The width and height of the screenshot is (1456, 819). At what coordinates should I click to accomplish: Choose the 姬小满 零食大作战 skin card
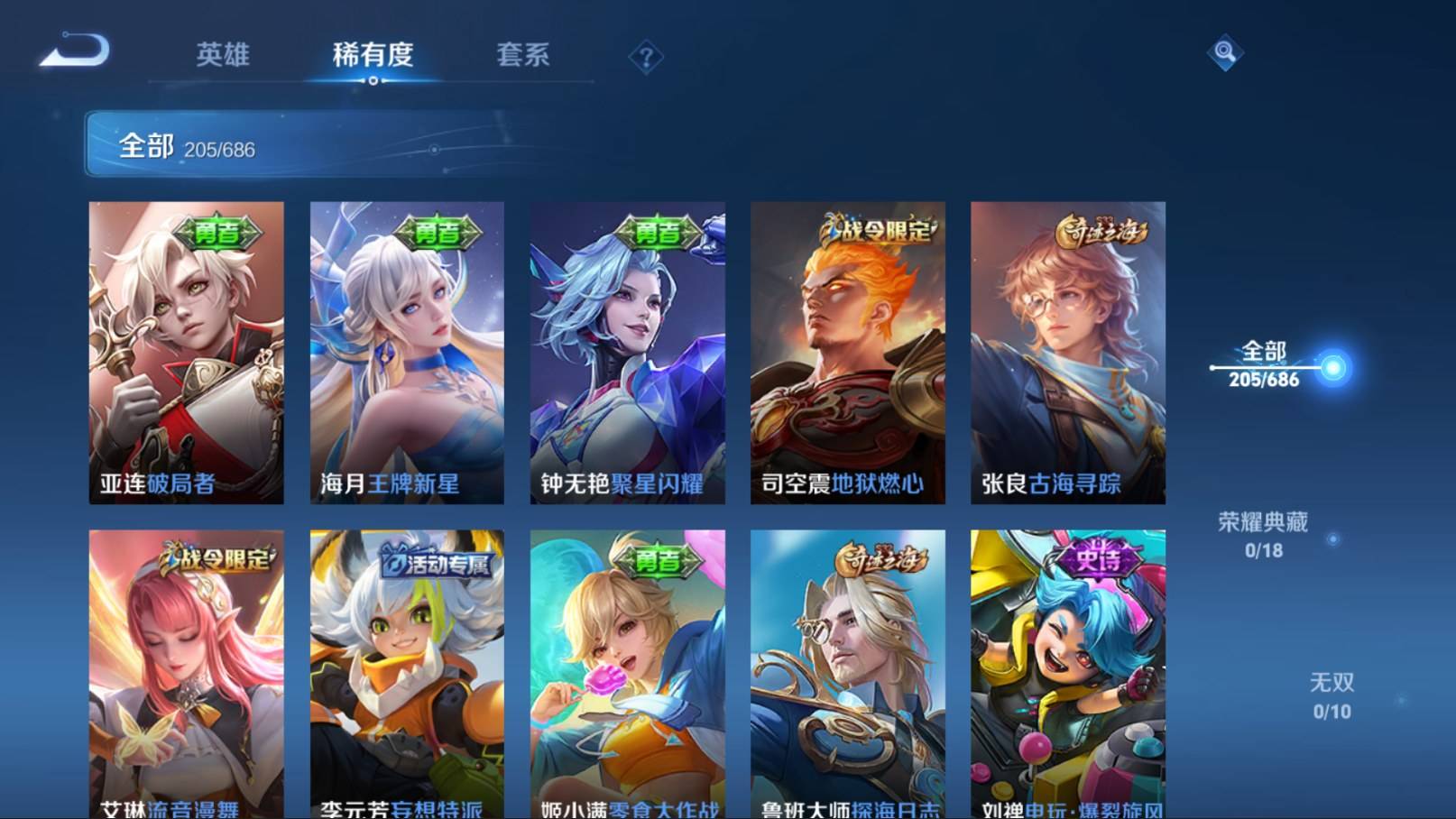point(627,674)
